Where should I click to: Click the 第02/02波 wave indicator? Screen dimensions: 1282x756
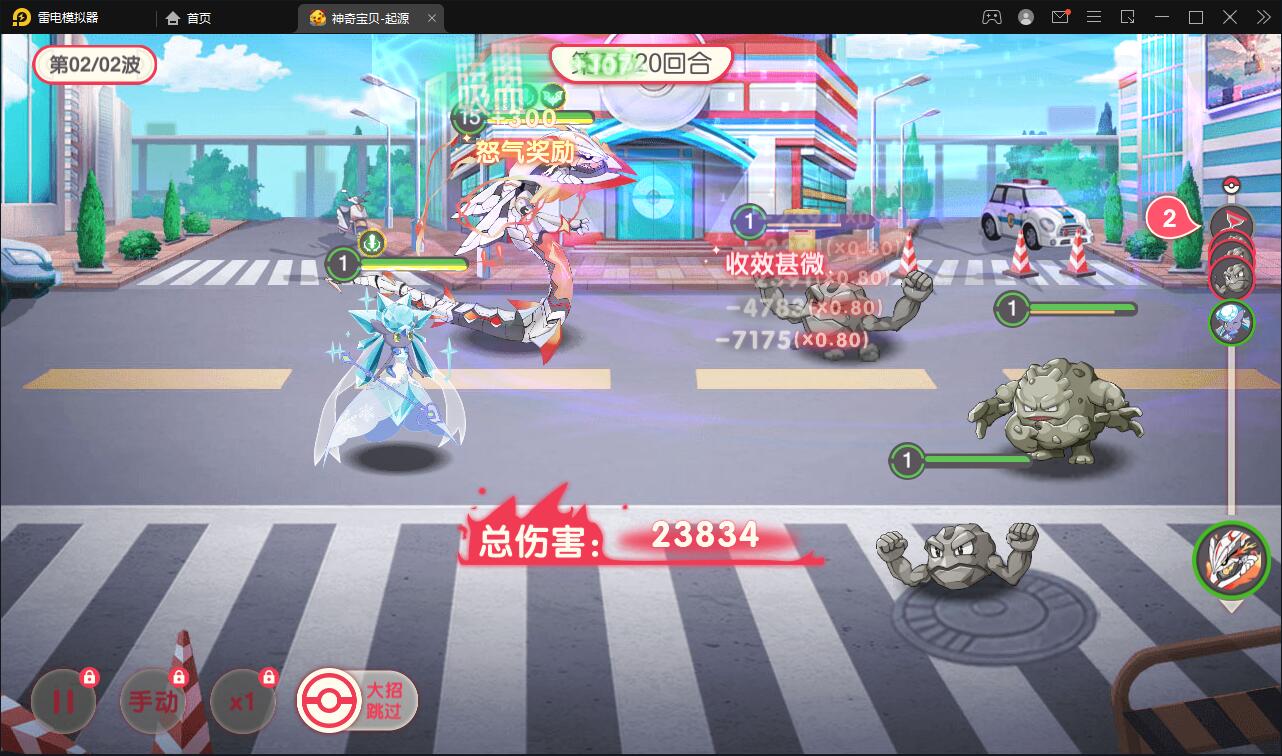[x=95, y=64]
